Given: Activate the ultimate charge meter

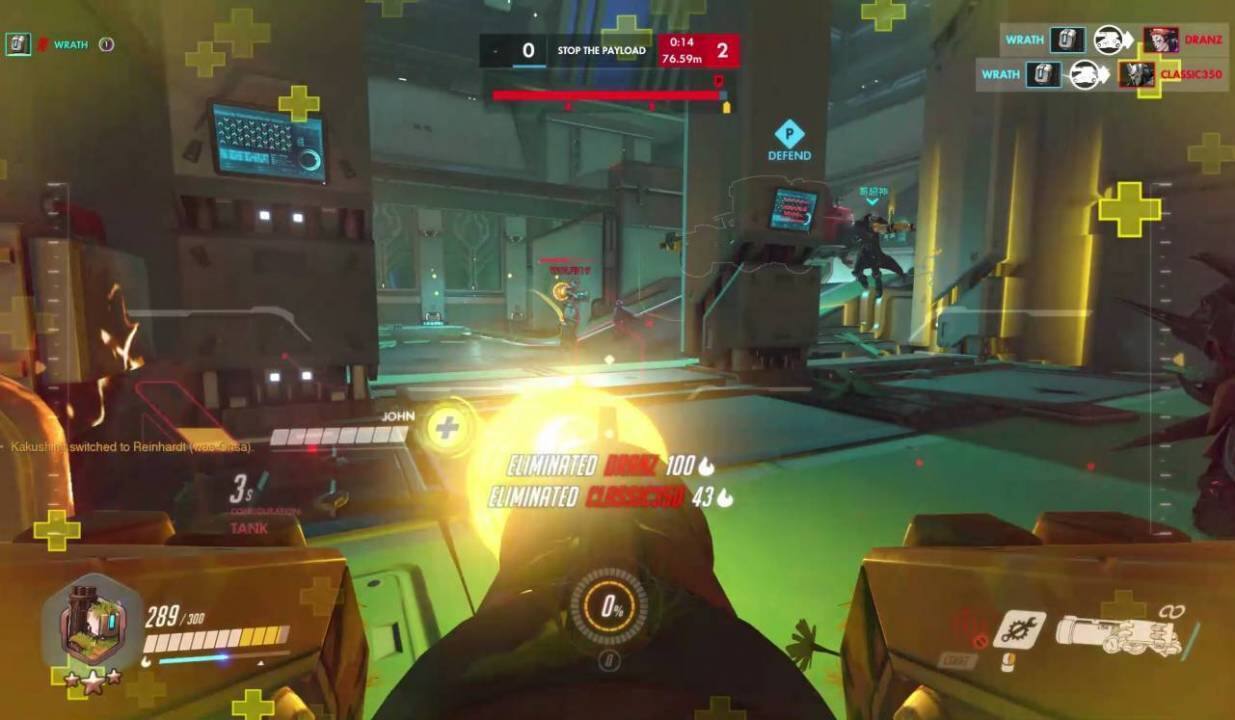Looking at the screenshot, I should click(608, 607).
